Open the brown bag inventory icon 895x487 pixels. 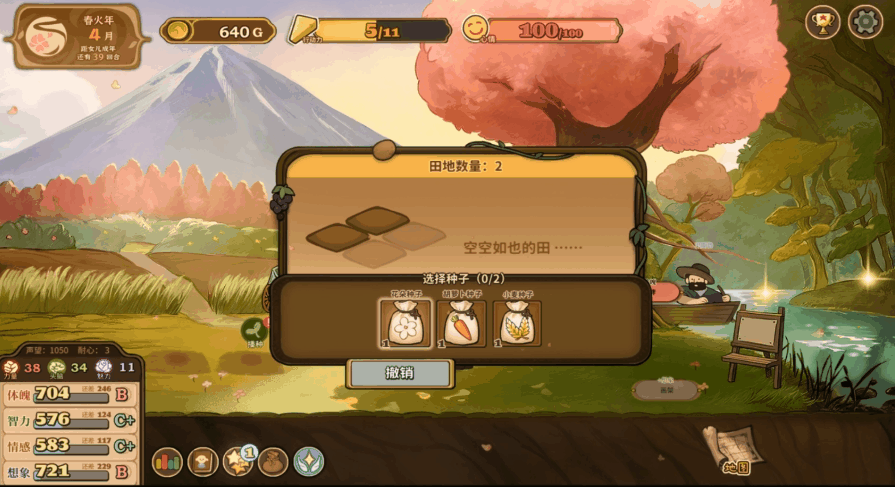tap(273, 462)
